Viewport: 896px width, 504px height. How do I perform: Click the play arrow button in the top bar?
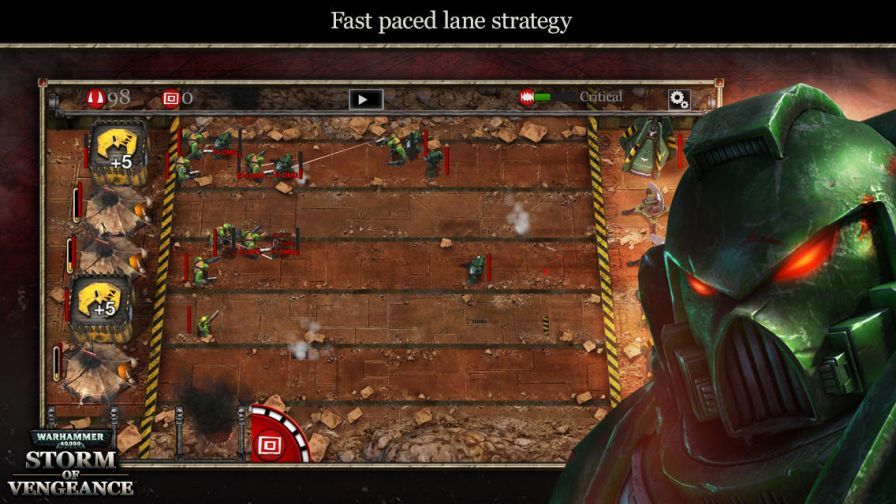tap(366, 99)
